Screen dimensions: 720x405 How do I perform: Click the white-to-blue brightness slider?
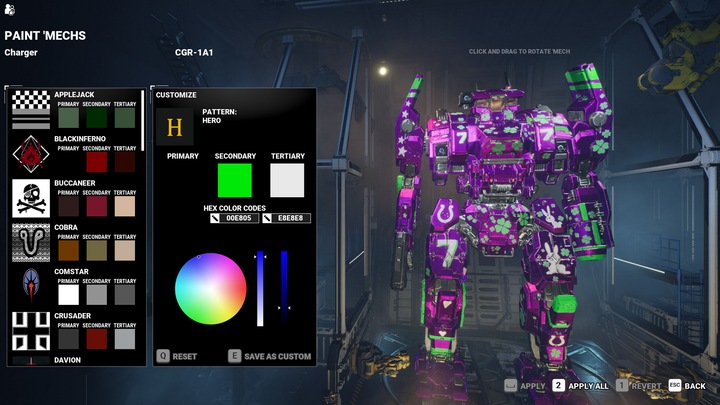pos(261,290)
